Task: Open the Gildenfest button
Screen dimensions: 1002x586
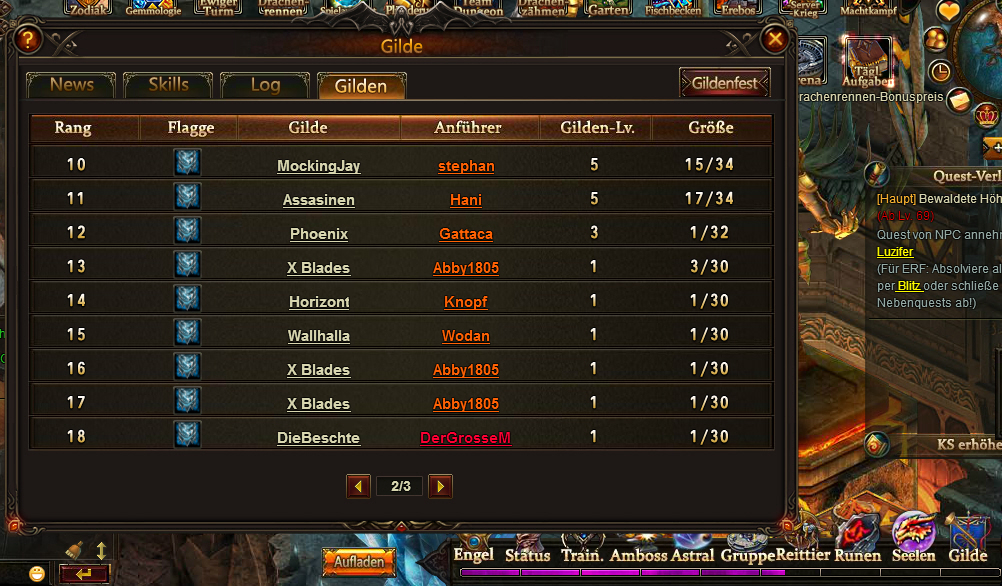Action: (x=724, y=83)
